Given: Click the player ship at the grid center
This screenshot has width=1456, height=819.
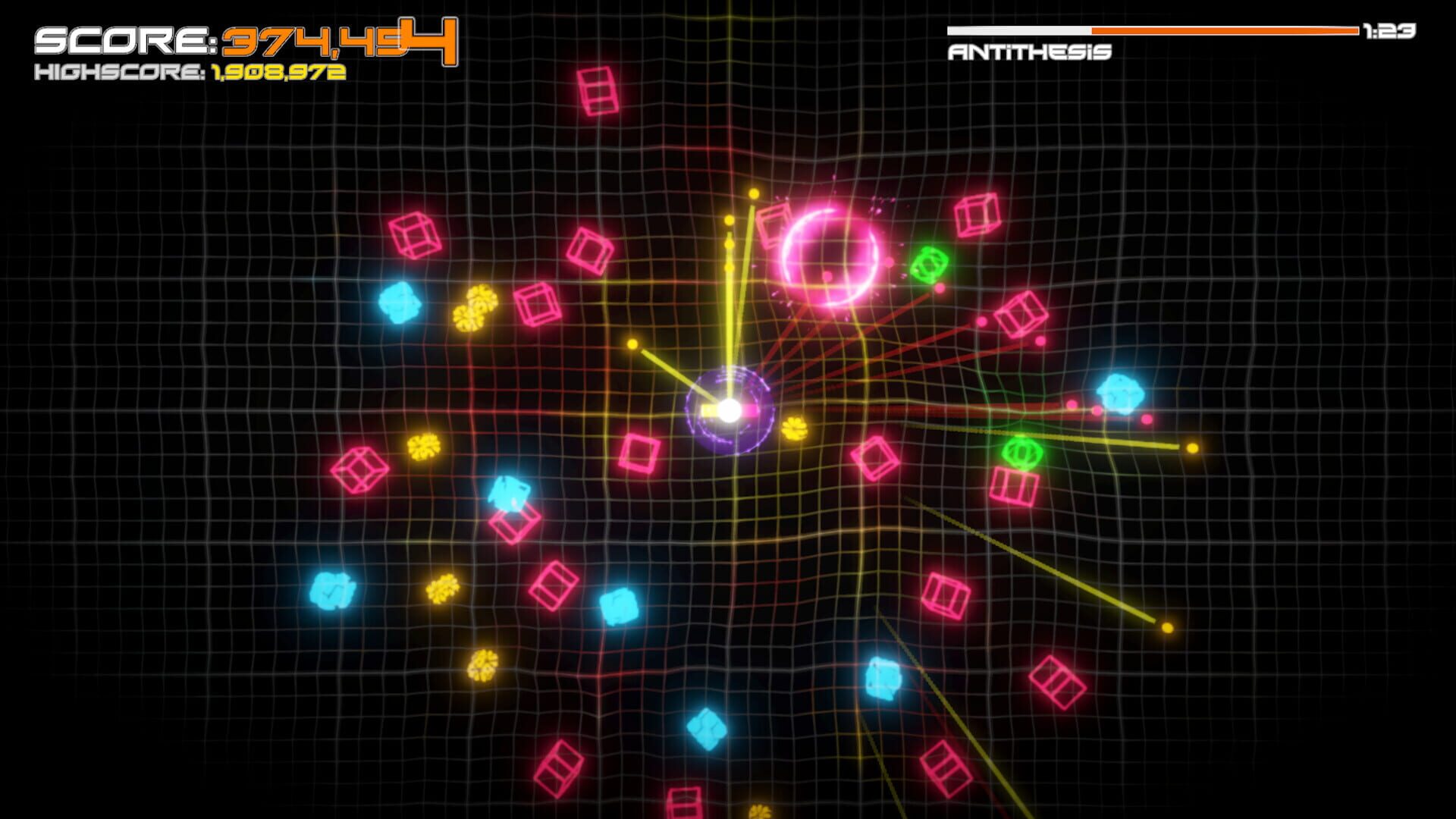Looking at the screenshot, I should pos(728,409).
